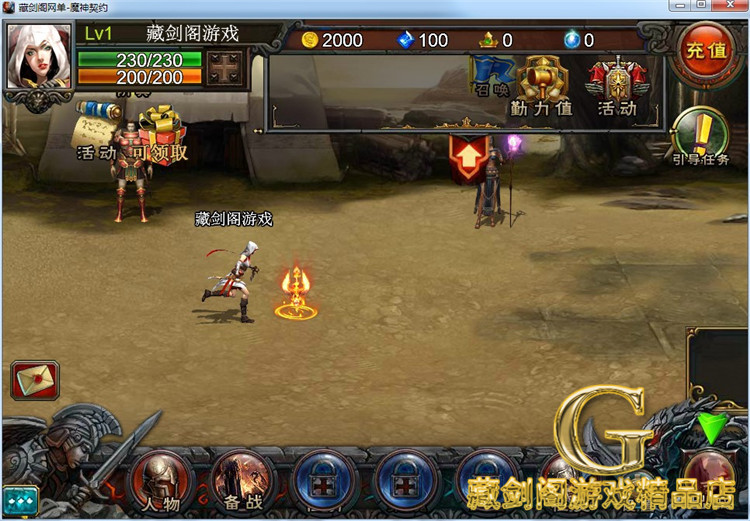The image size is (750, 521).
Task: Open the 充值 recharge shop
Action: 705,50
